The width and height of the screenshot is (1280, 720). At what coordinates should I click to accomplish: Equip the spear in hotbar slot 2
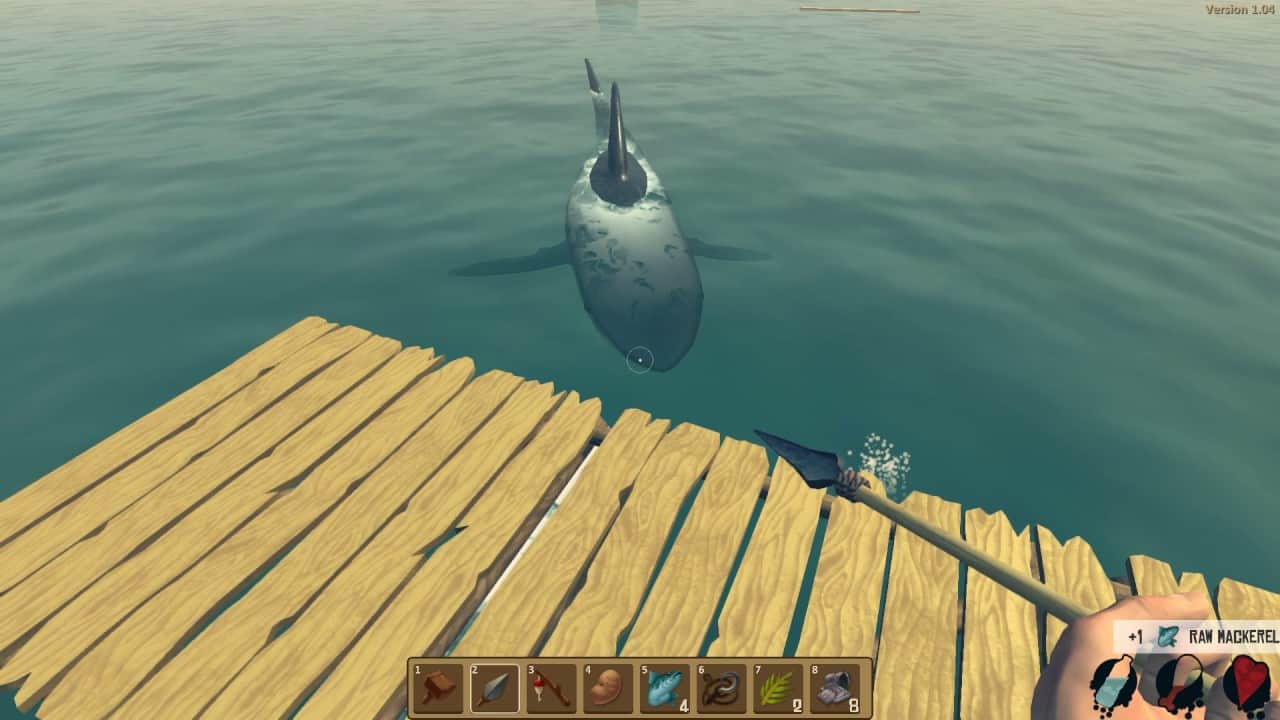click(495, 688)
